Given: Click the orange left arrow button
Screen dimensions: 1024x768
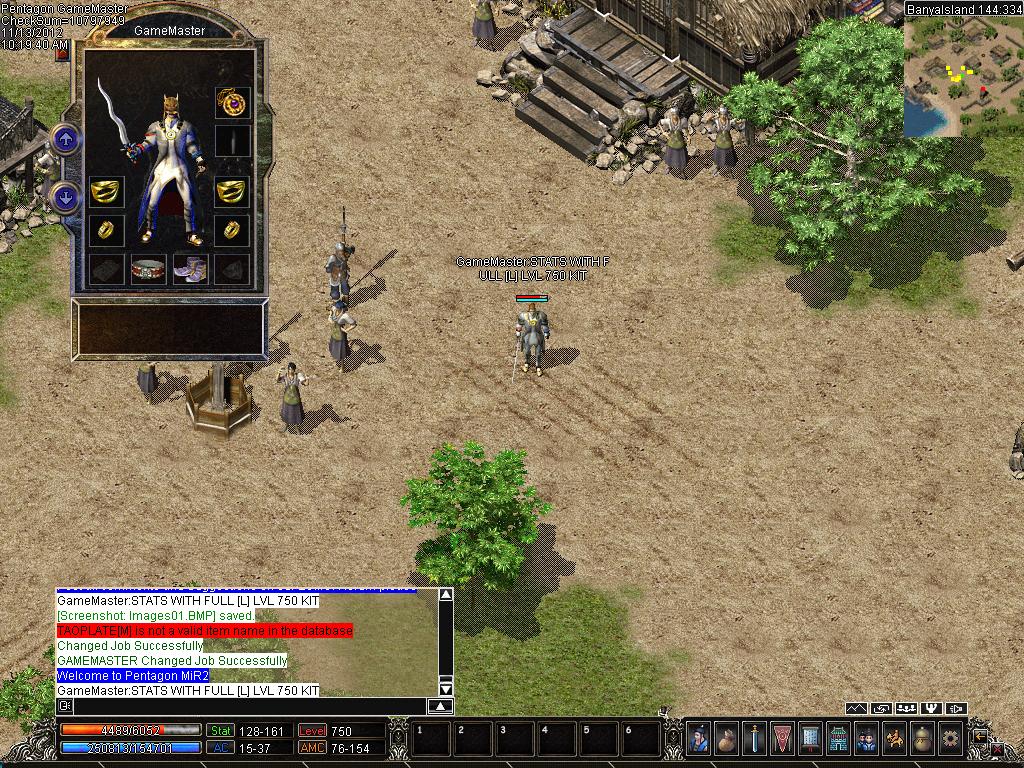Looking at the screenshot, I should click(x=981, y=735).
